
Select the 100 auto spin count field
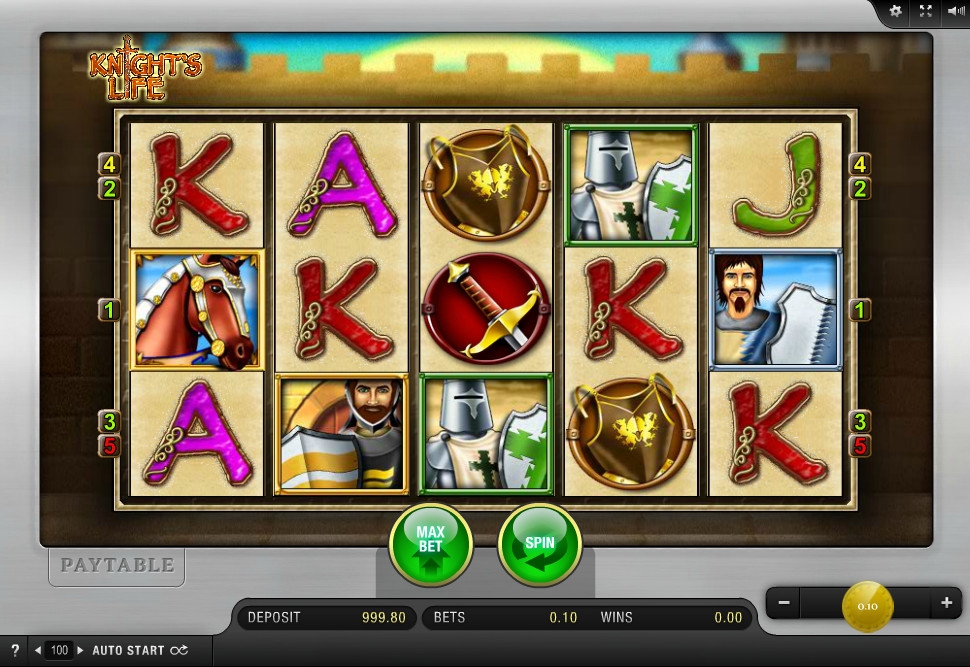[59, 650]
